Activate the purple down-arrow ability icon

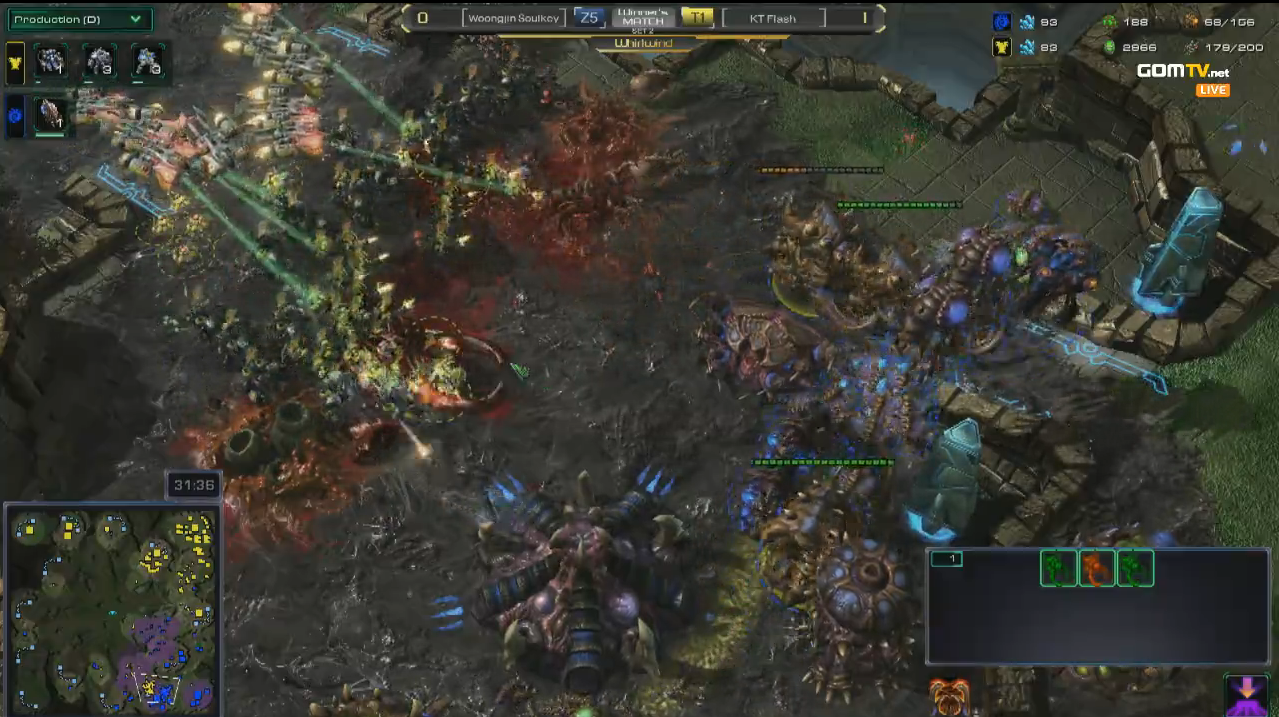(x=1245, y=694)
